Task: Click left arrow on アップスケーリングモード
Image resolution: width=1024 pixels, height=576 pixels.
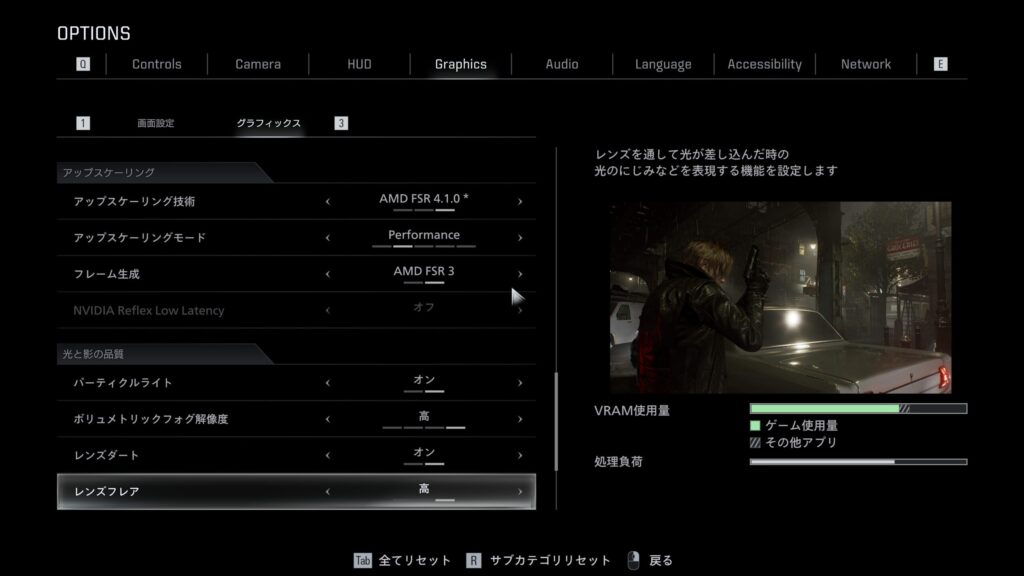Action: [x=328, y=238]
